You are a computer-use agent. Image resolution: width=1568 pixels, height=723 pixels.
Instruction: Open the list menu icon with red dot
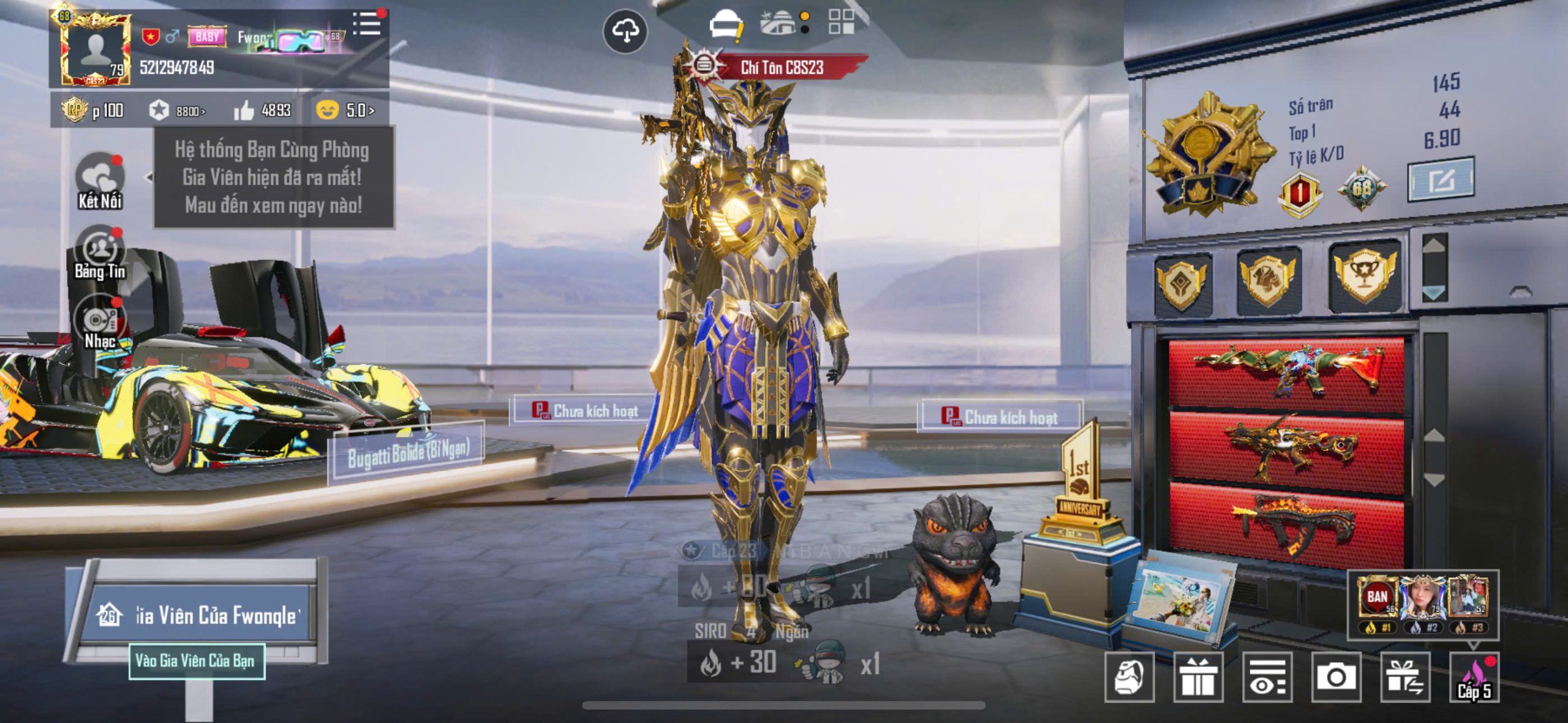tap(367, 24)
